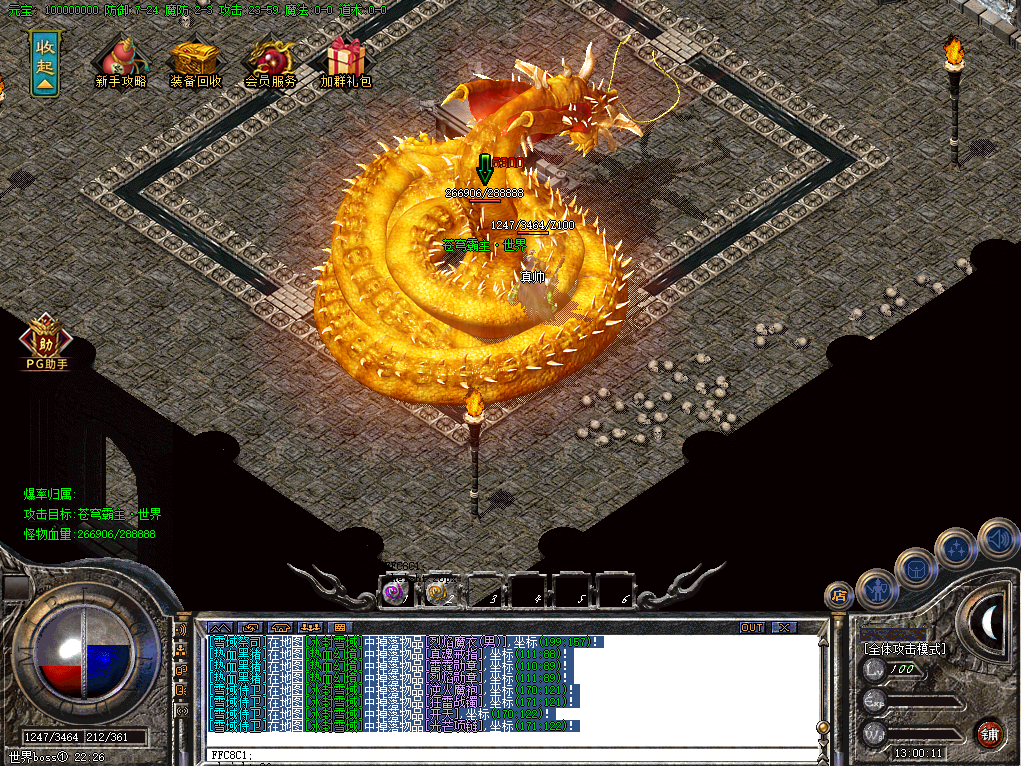Select the orange swirl item in hotbar slot 2
This screenshot has width=1021, height=766.
[436, 592]
